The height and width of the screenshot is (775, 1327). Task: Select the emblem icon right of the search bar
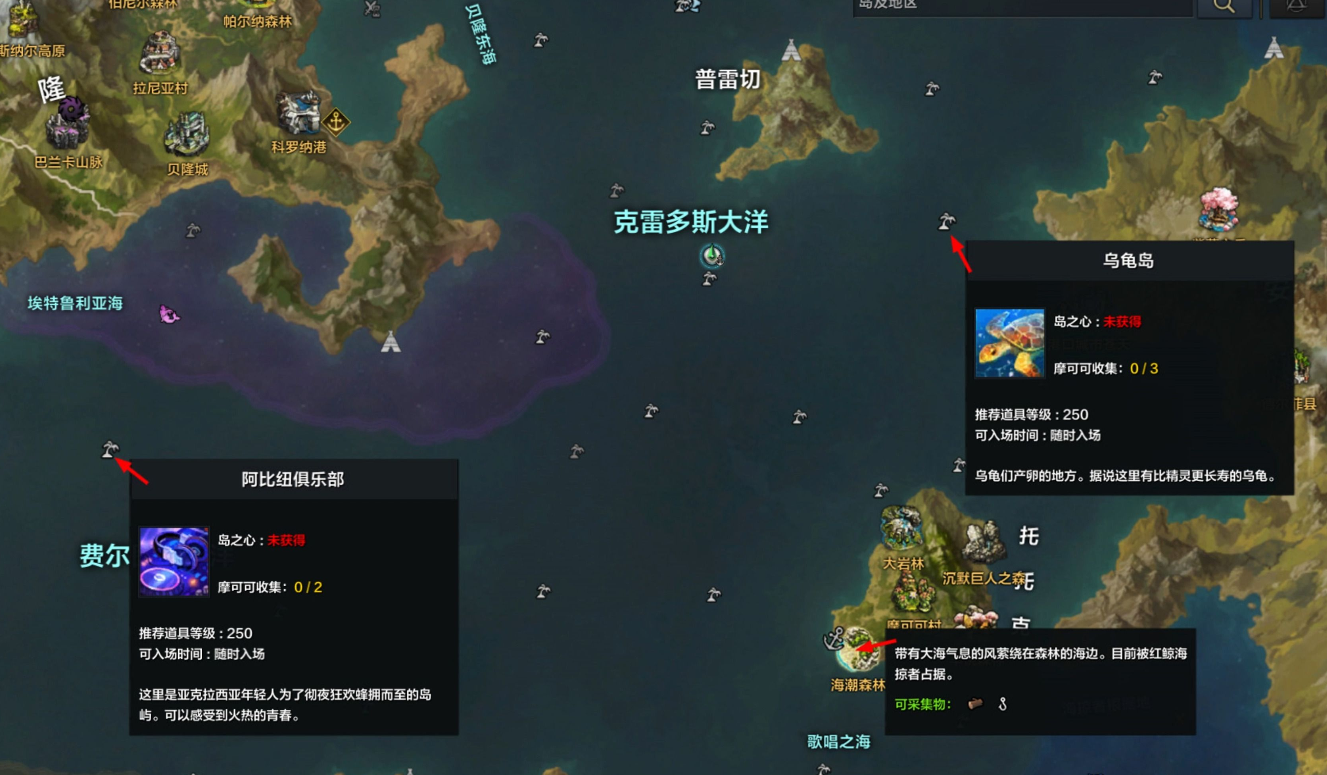pos(1297,7)
